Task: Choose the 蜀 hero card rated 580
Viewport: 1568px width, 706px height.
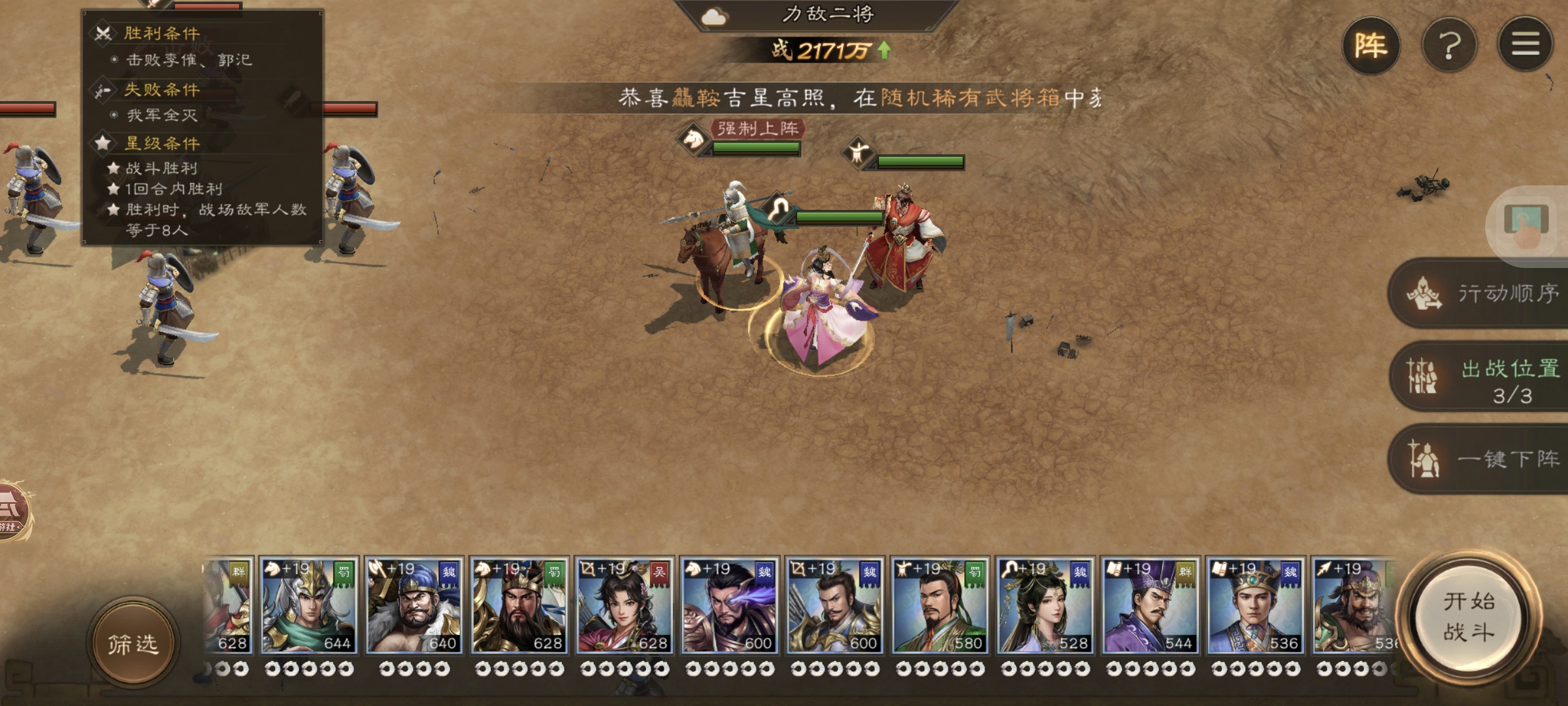Action: pyautogui.click(x=940, y=605)
